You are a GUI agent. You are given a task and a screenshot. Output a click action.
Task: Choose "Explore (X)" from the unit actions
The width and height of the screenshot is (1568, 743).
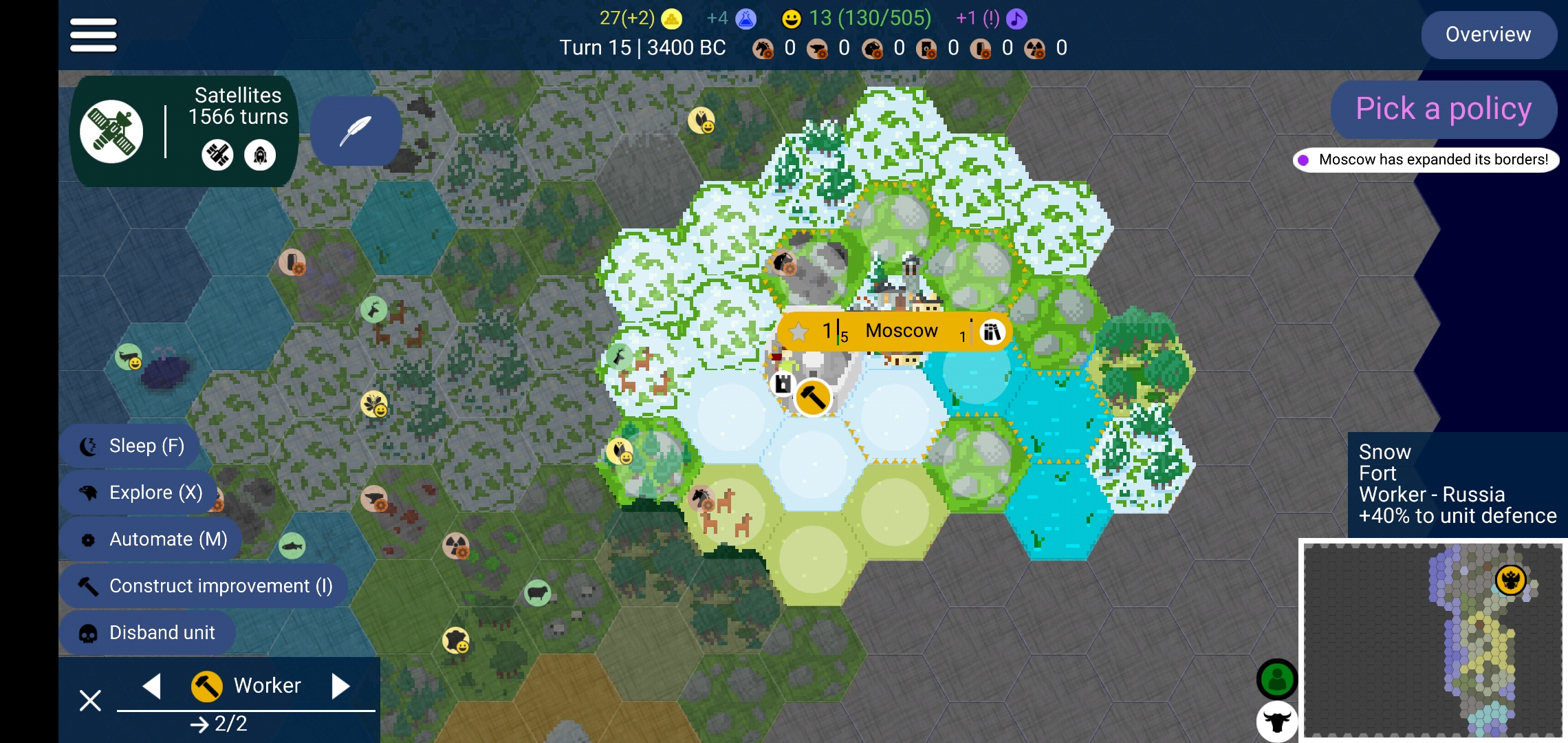click(x=137, y=492)
